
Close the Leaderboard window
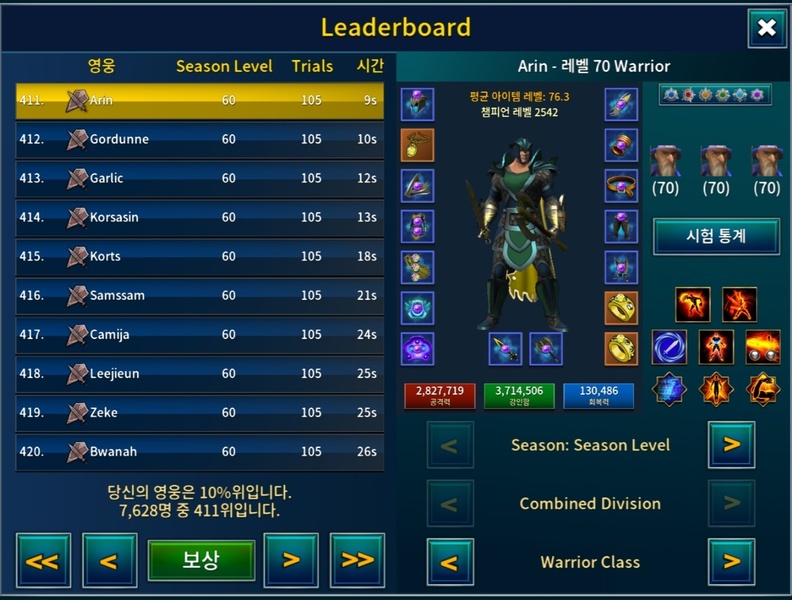click(x=766, y=28)
